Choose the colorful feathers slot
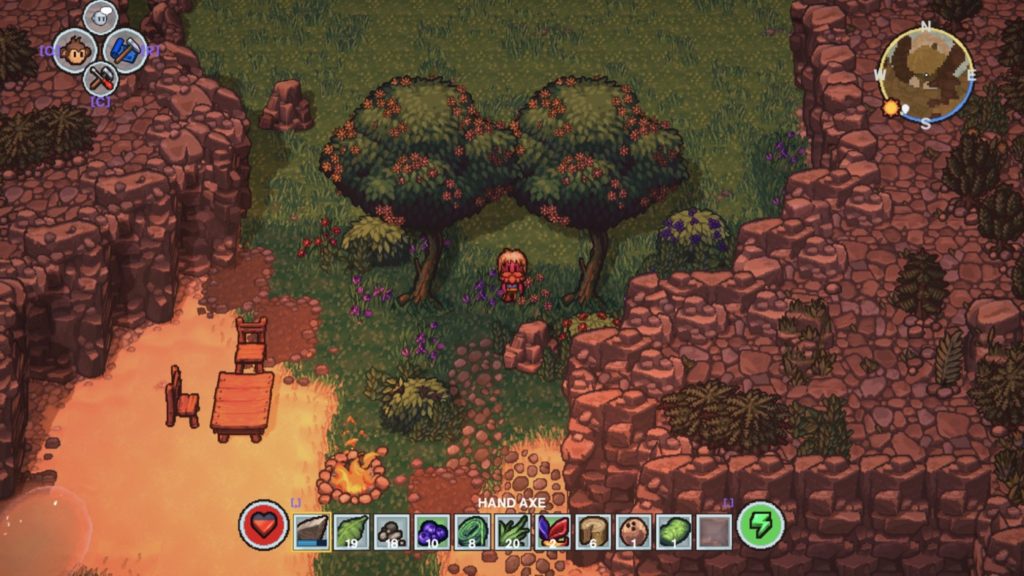 (x=553, y=530)
